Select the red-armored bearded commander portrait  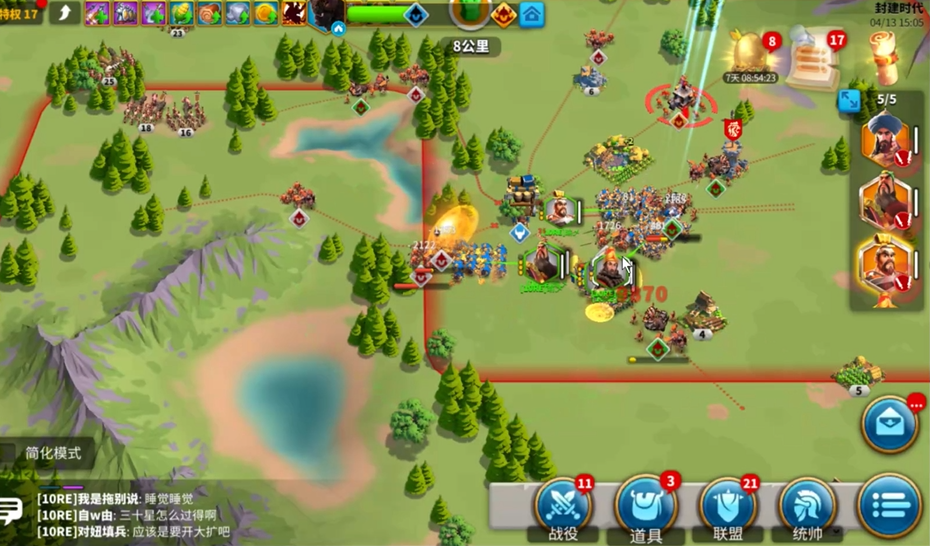coord(885,204)
